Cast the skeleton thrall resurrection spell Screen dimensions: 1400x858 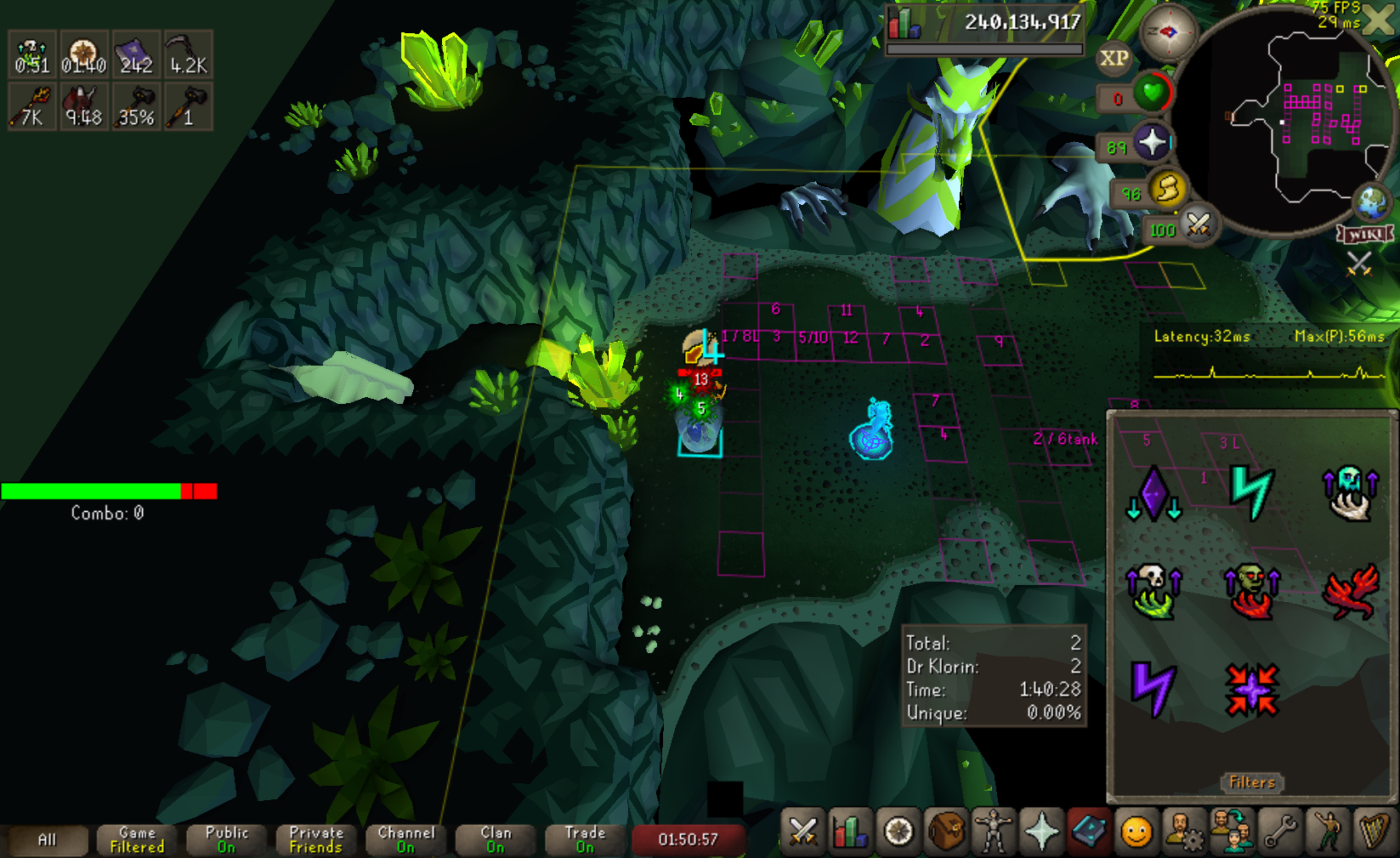(1153, 591)
